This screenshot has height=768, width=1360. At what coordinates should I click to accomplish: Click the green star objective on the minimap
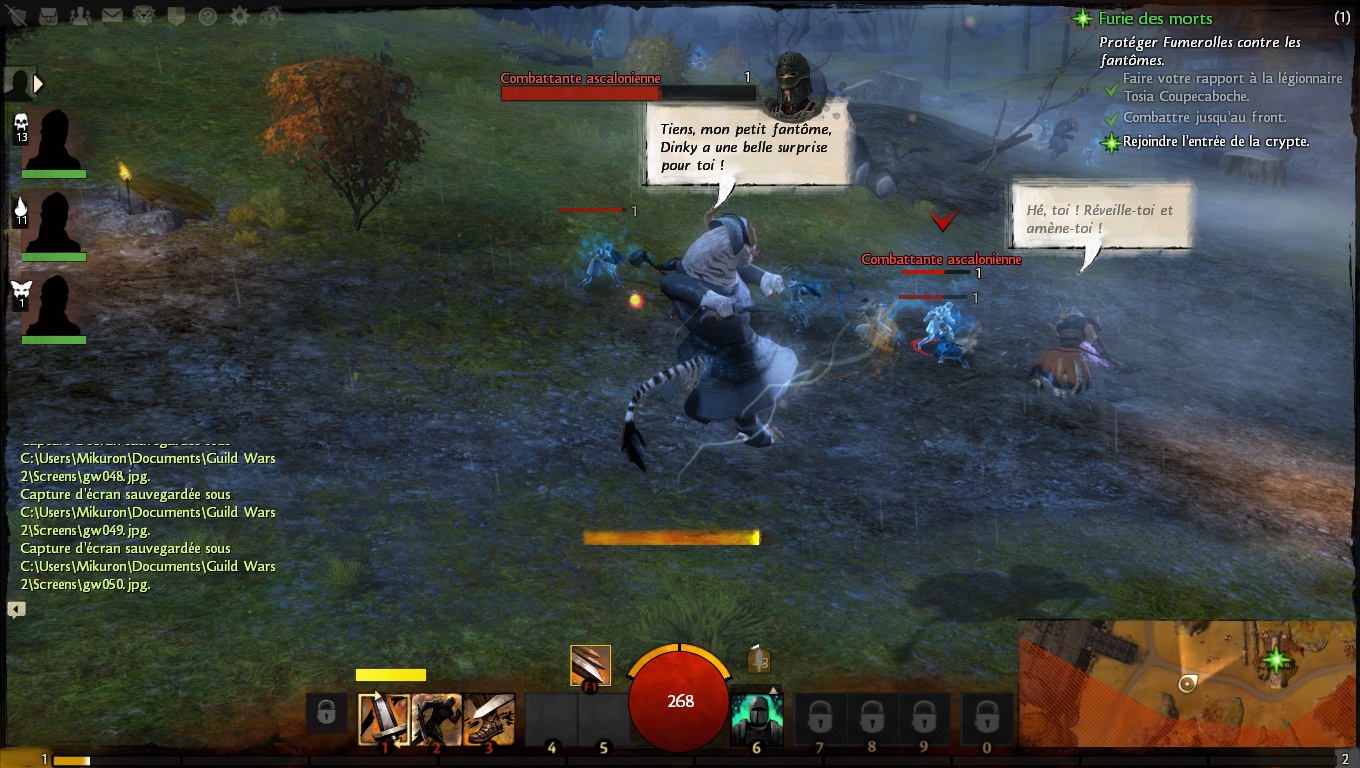[x=1275, y=659]
